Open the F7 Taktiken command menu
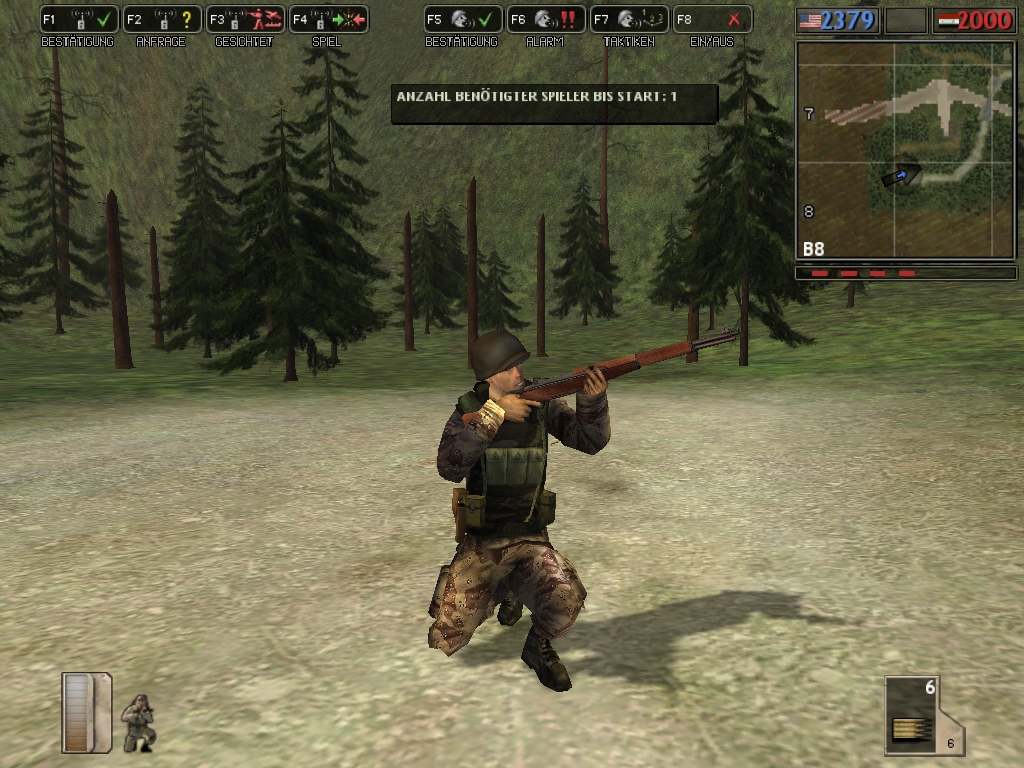This screenshot has width=1024, height=768. [x=628, y=19]
